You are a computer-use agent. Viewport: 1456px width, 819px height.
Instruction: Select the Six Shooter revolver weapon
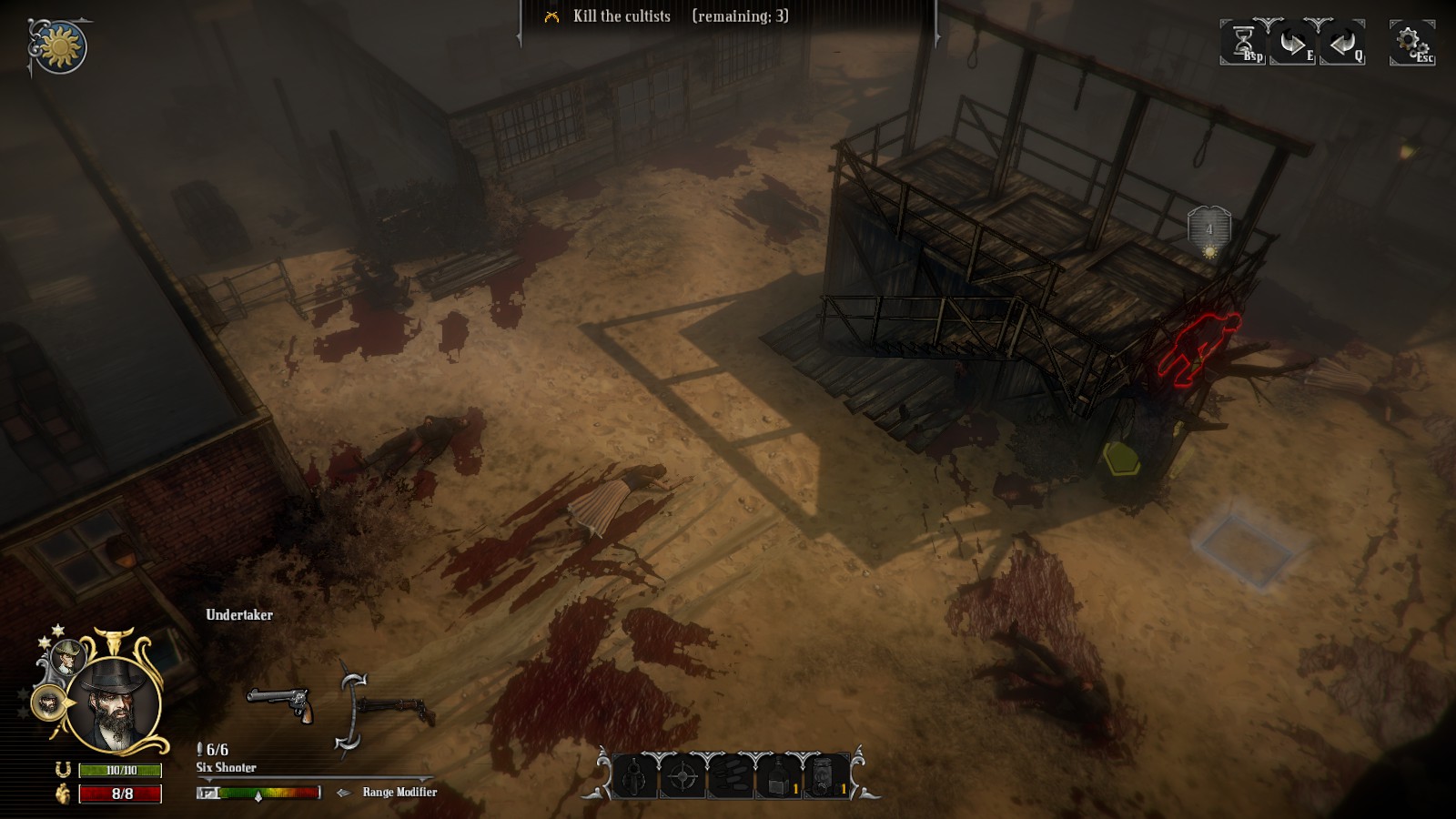[280, 703]
